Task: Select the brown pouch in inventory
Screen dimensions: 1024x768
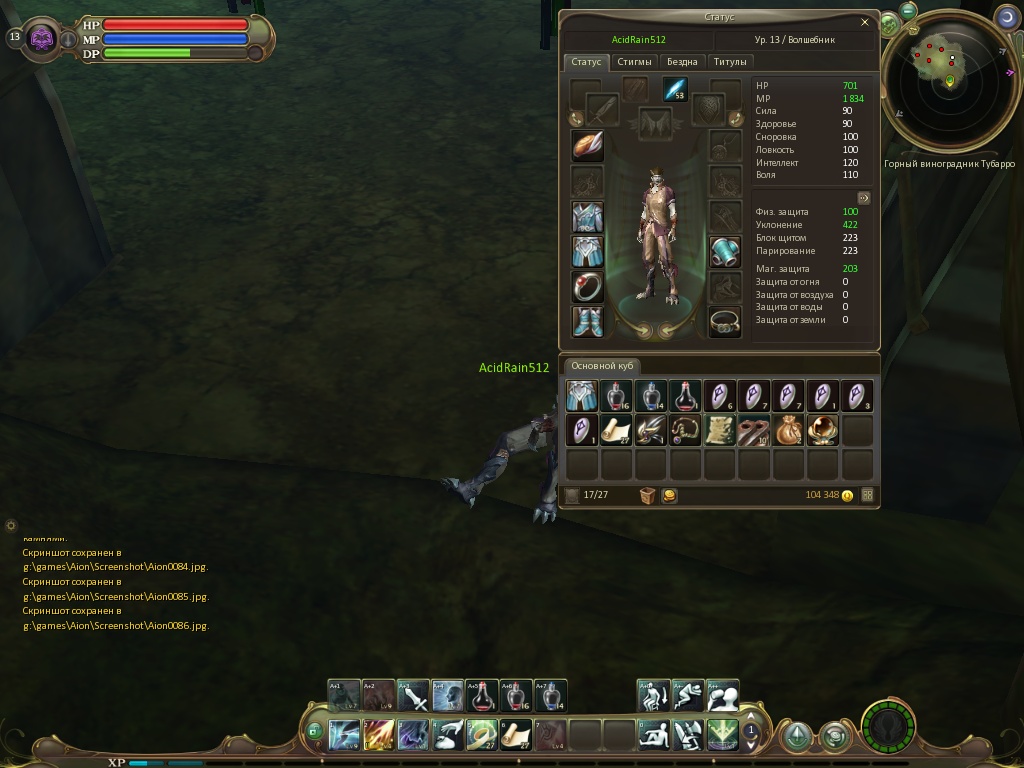Action: (788, 430)
